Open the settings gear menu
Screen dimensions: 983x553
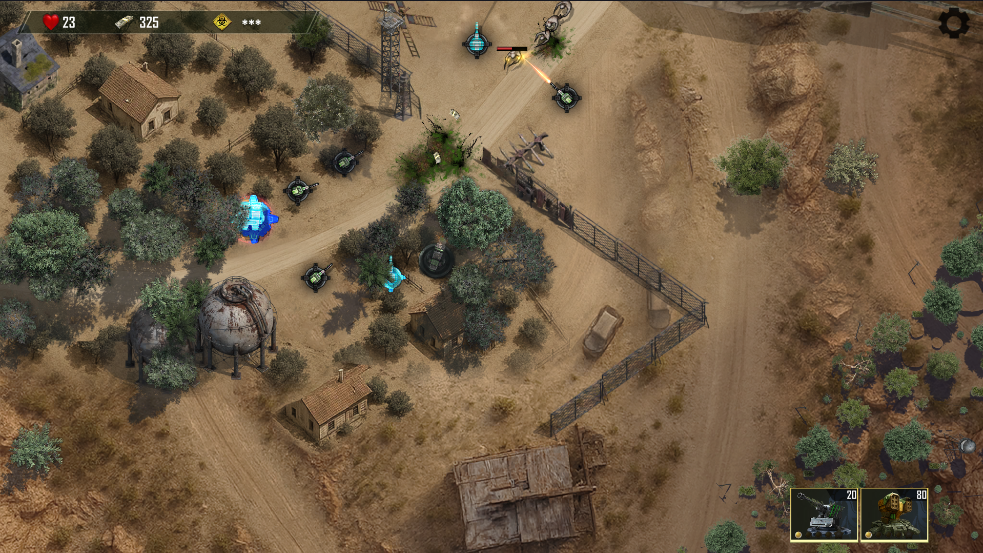click(954, 23)
